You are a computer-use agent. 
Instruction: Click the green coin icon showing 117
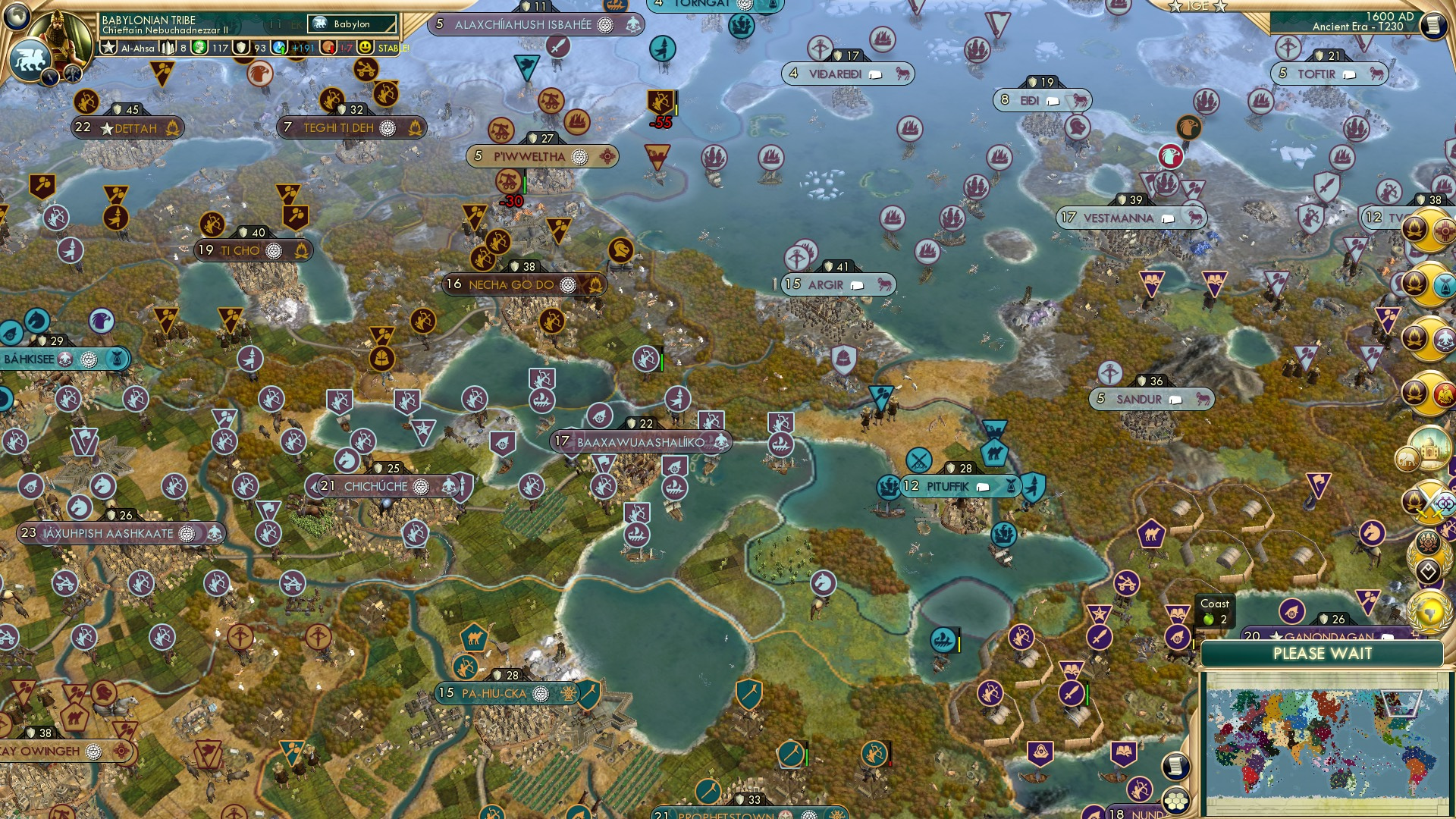pos(199,47)
